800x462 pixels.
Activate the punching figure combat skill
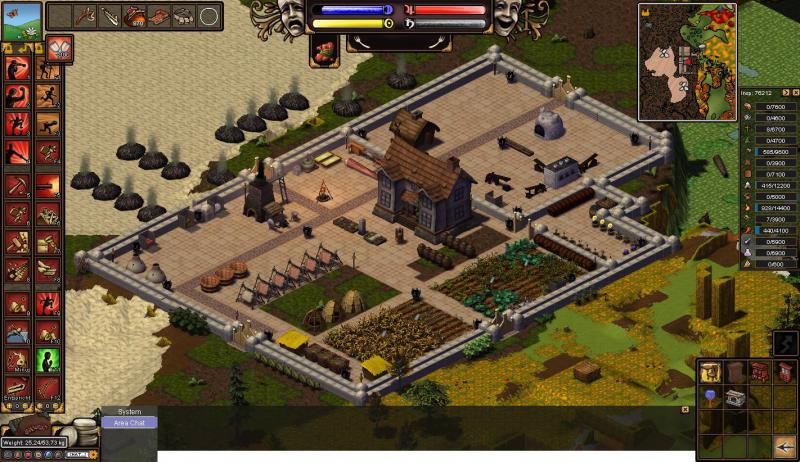(x=17, y=69)
